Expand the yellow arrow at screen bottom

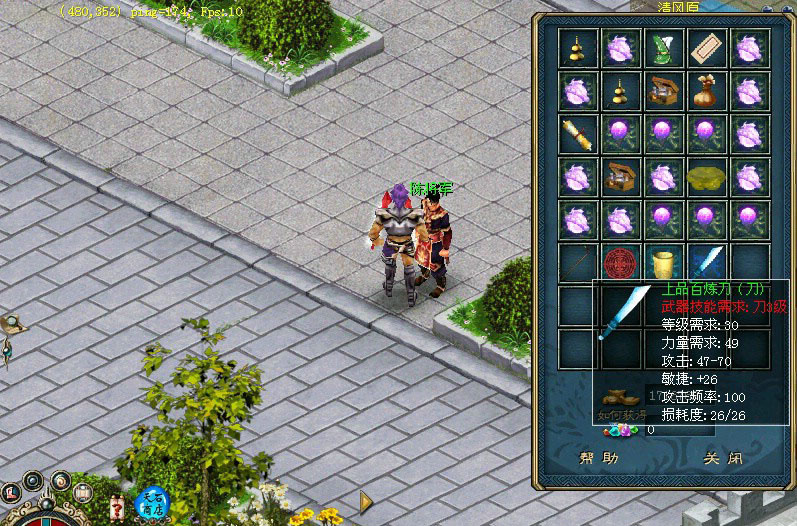point(366,501)
